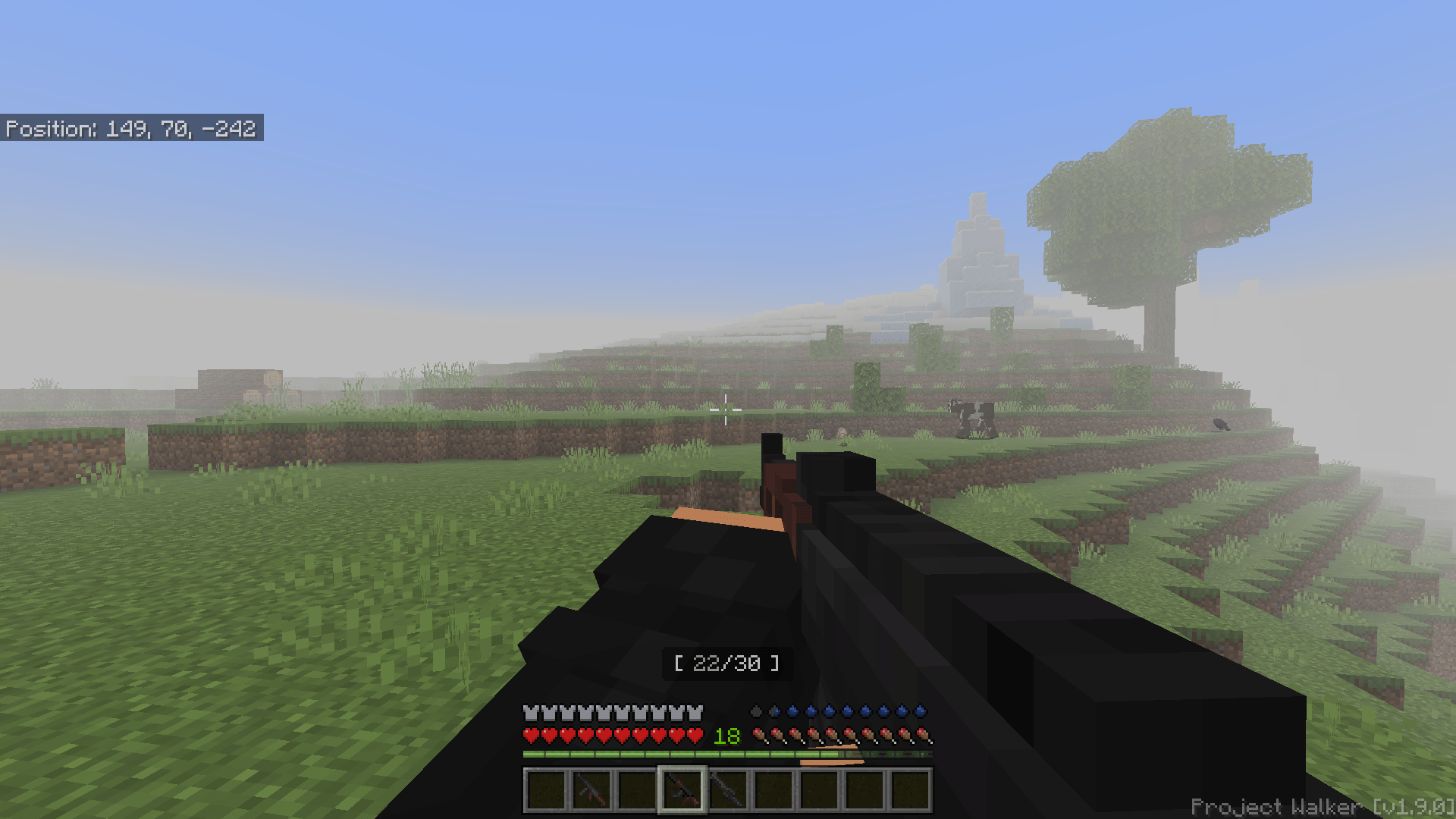Click the half-filled blue bubble icon
The image size is (1456, 819).
tap(774, 711)
